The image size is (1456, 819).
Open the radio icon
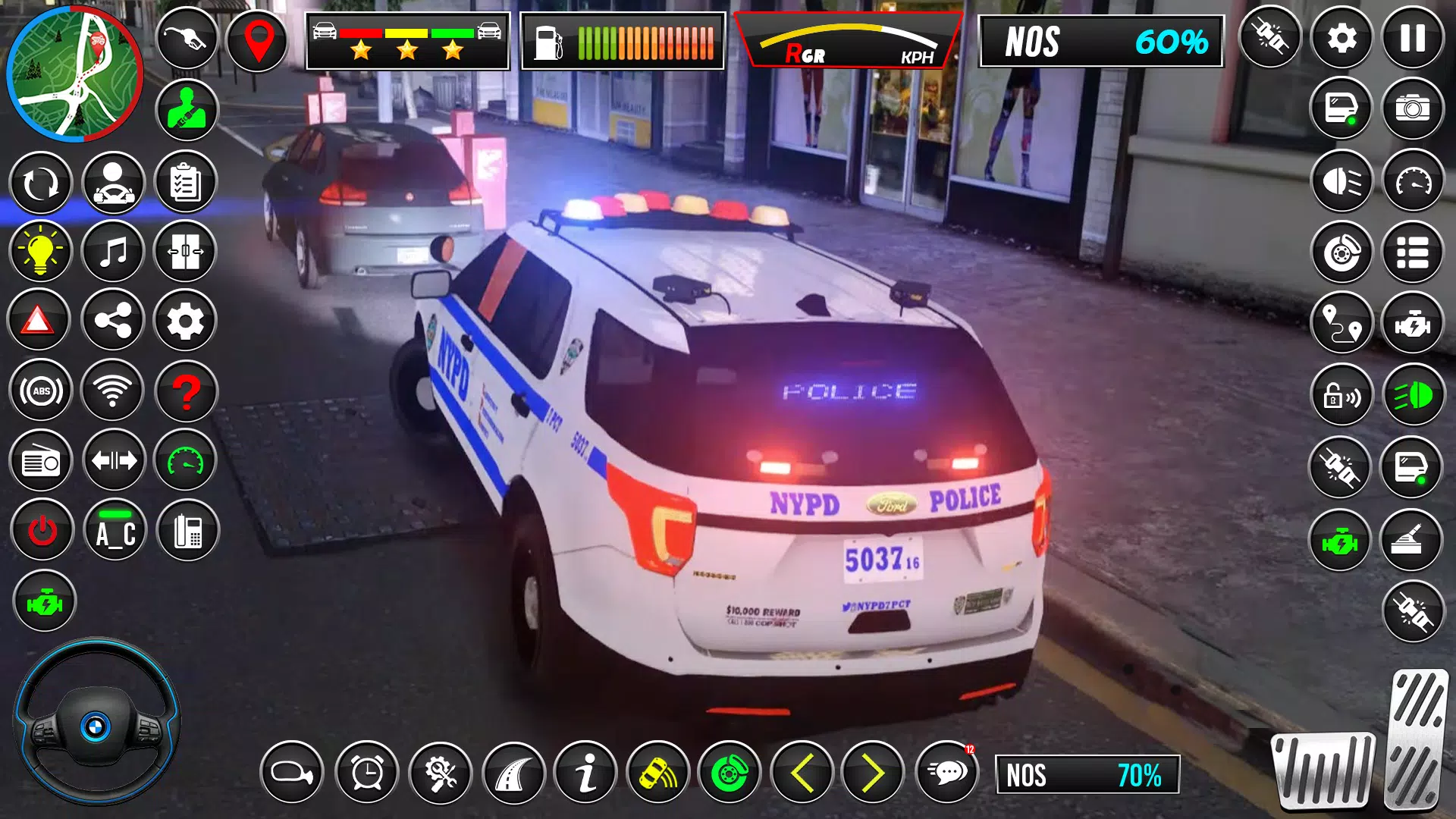pos(41,461)
